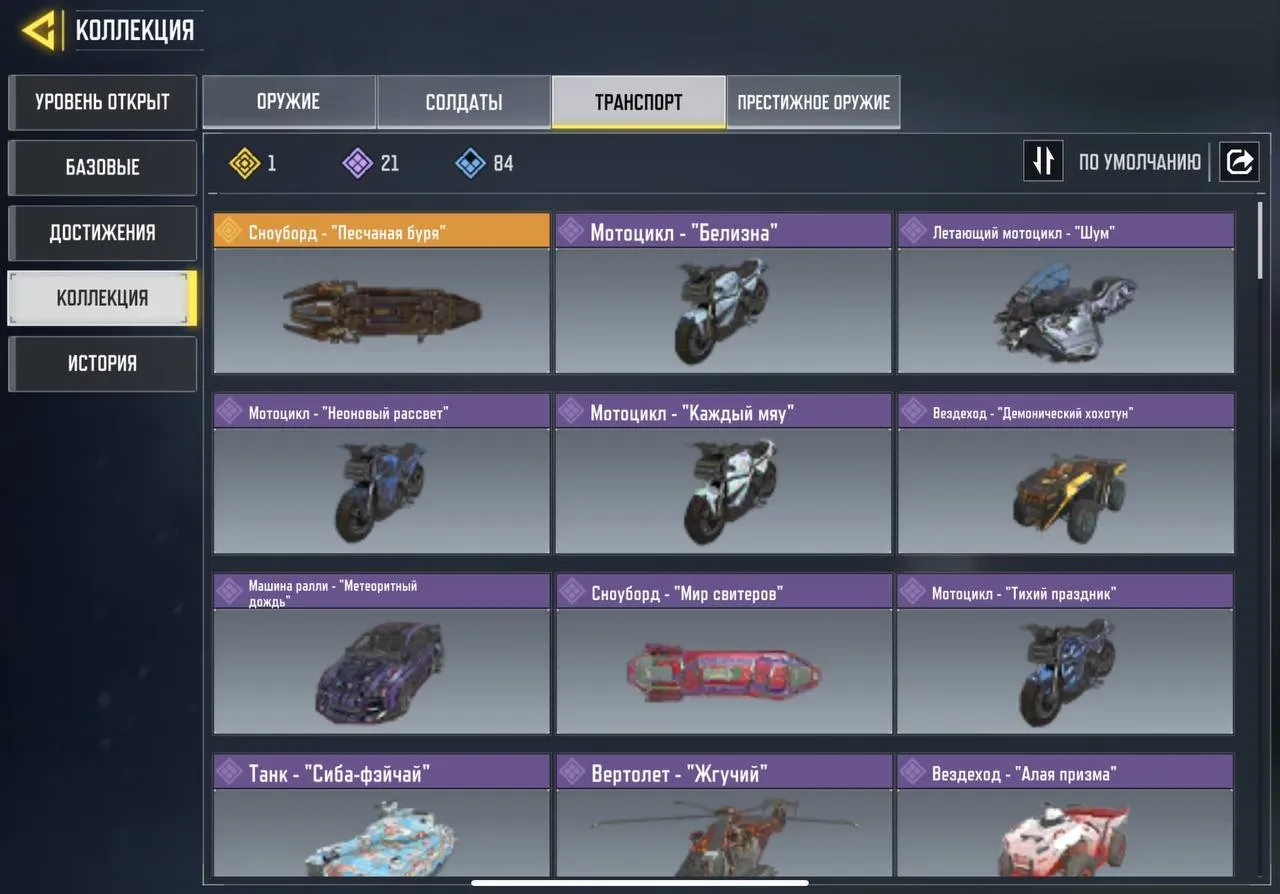This screenshot has width=1280, height=894.
Task: Toggle the УРОВЕНЬ ОТКРЫТ filter
Action: (102, 102)
